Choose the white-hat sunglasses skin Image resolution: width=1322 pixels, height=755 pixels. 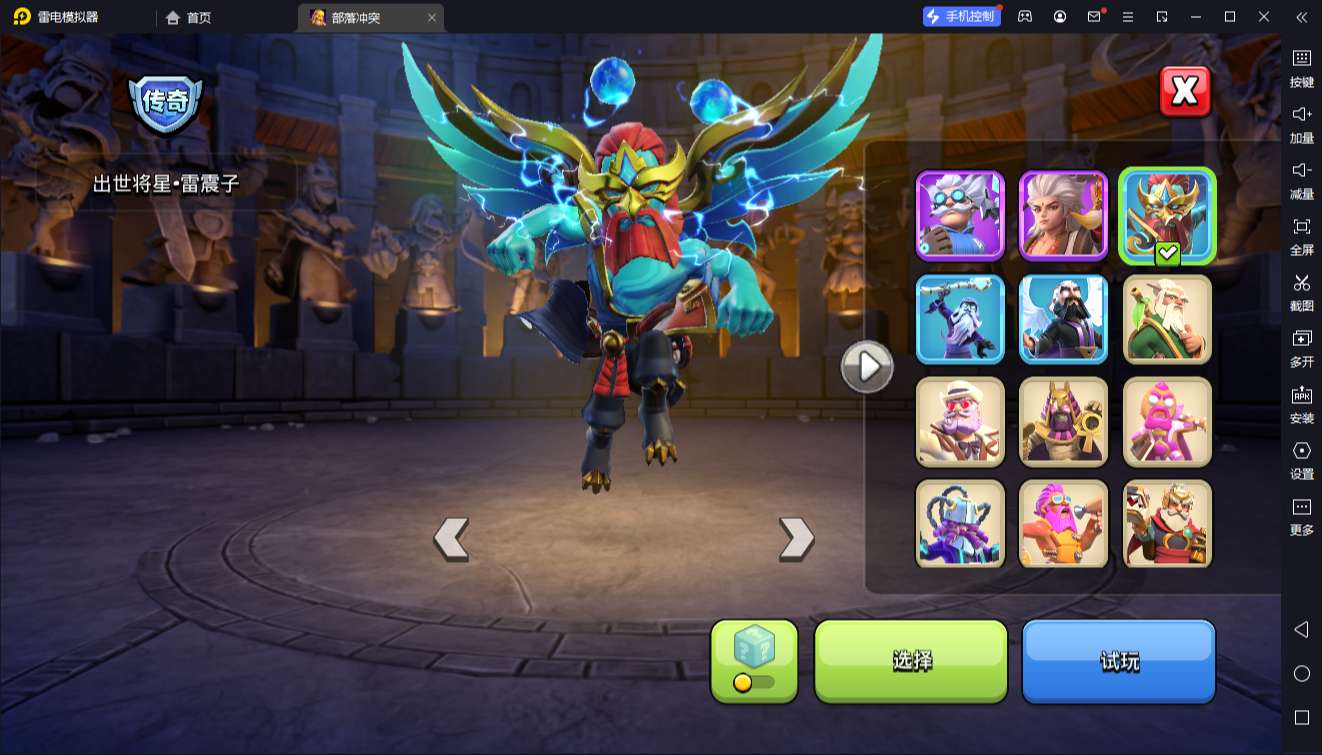coord(960,421)
